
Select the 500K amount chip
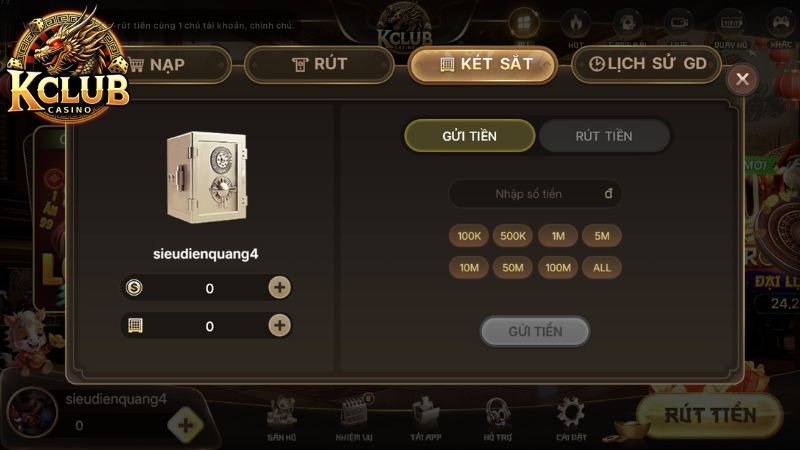(x=513, y=236)
